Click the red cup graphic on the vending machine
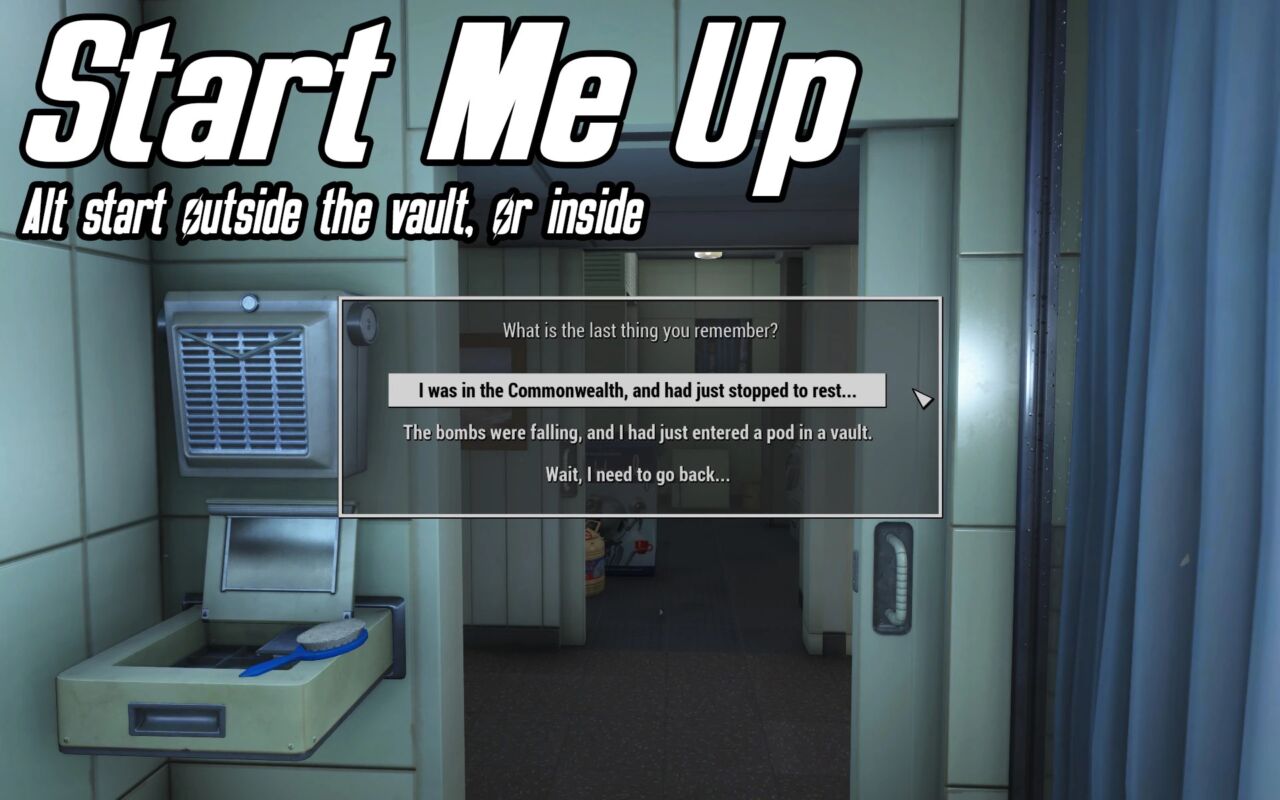The image size is (1280, 800). coord(642,546)
